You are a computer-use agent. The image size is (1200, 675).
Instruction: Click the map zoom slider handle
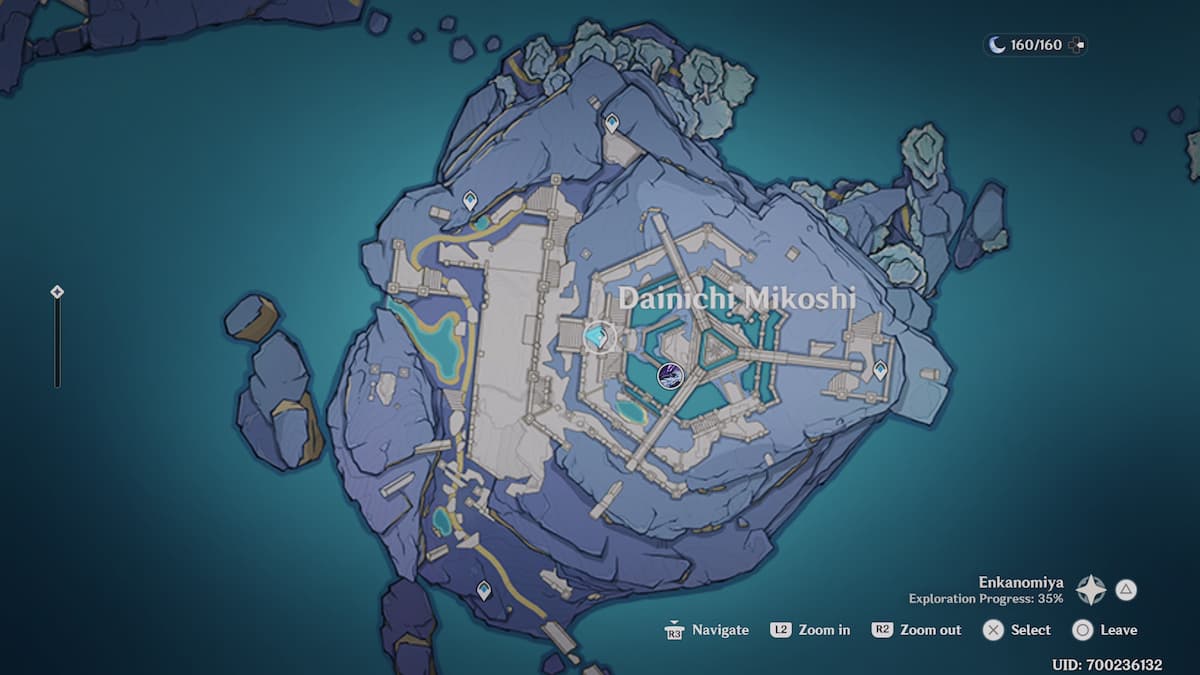[x=57, y=292]
